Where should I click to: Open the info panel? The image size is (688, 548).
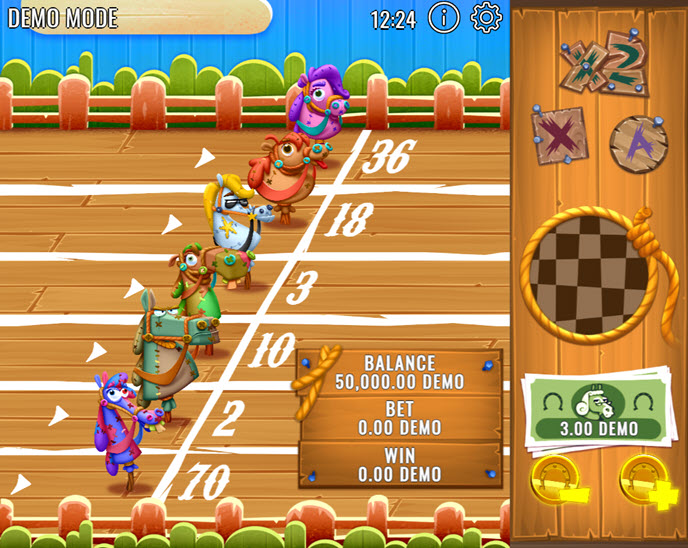444,18
